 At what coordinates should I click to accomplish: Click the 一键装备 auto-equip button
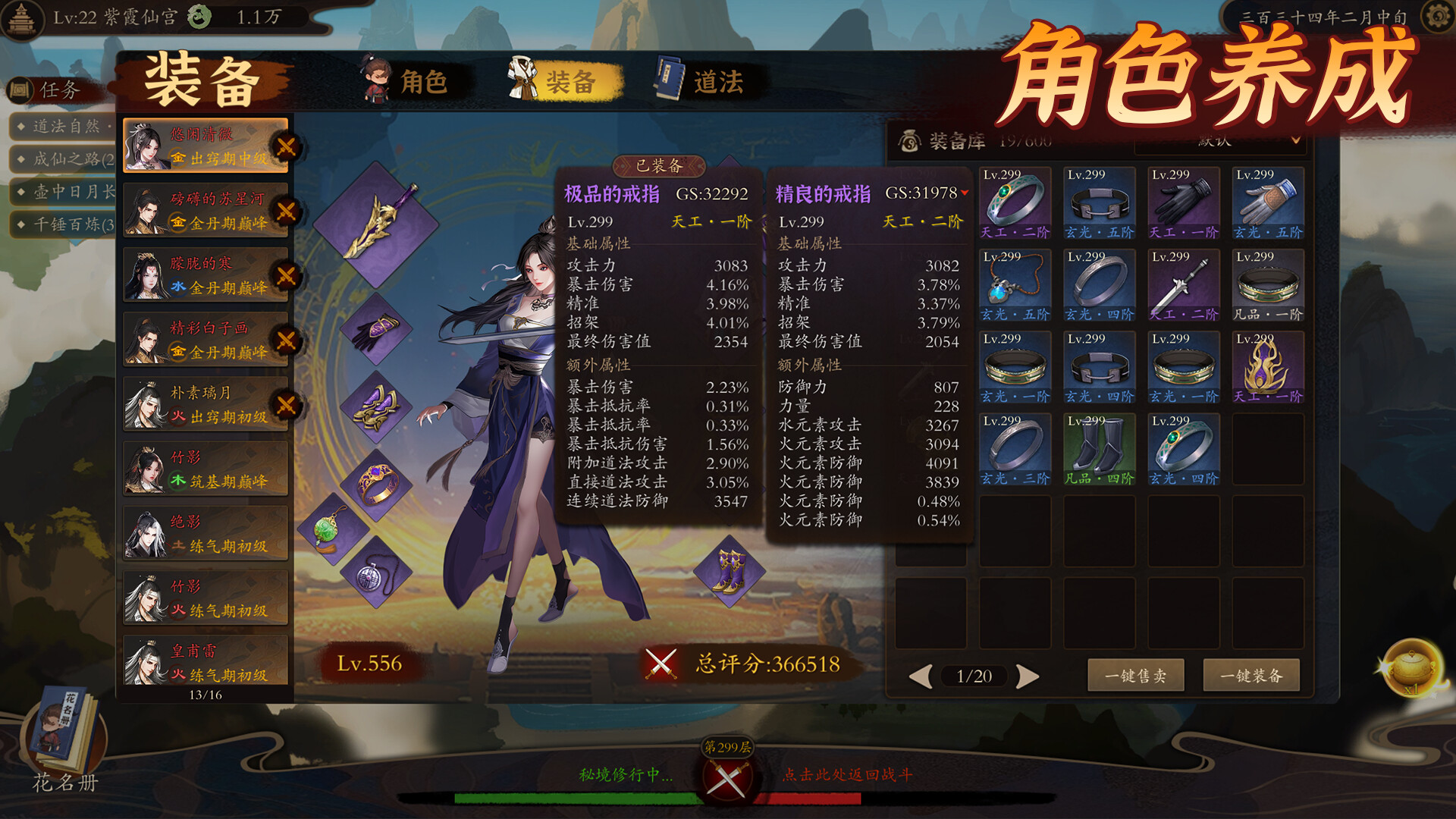click(1251, 675)
